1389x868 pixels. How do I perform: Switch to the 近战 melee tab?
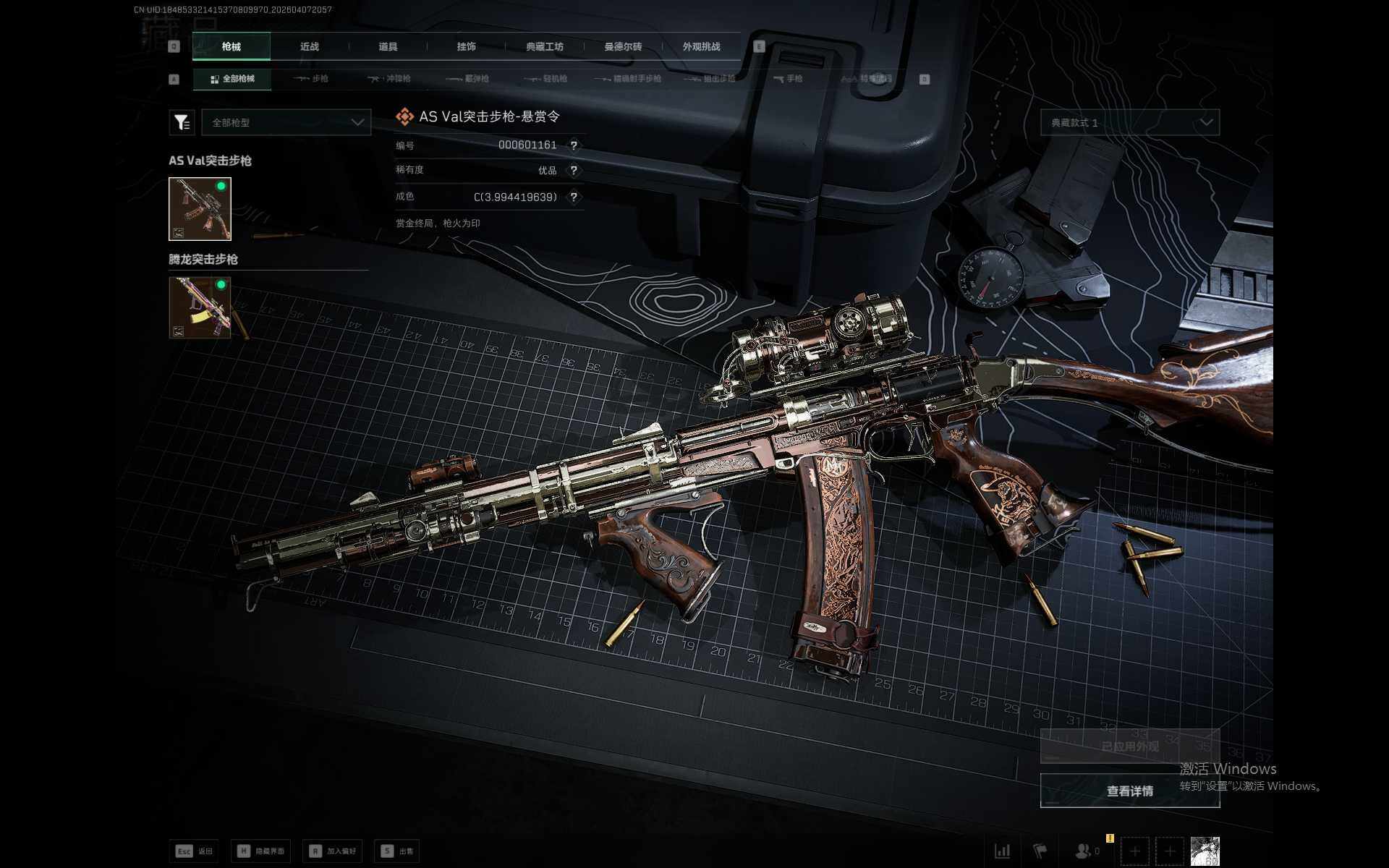click(x=310, y=46)
